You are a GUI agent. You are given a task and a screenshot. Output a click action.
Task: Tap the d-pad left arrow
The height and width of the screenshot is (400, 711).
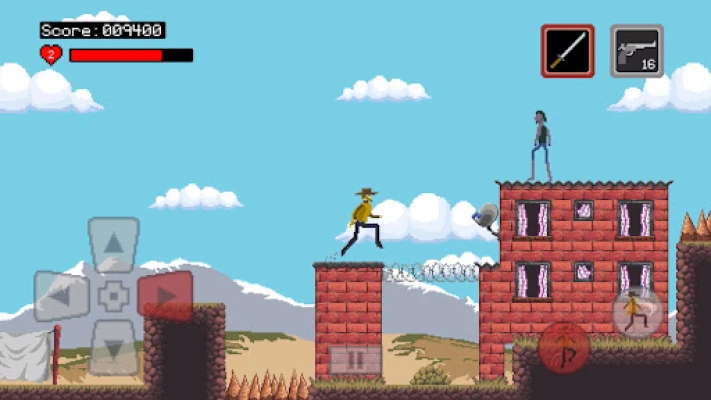(x=62, y=296)
